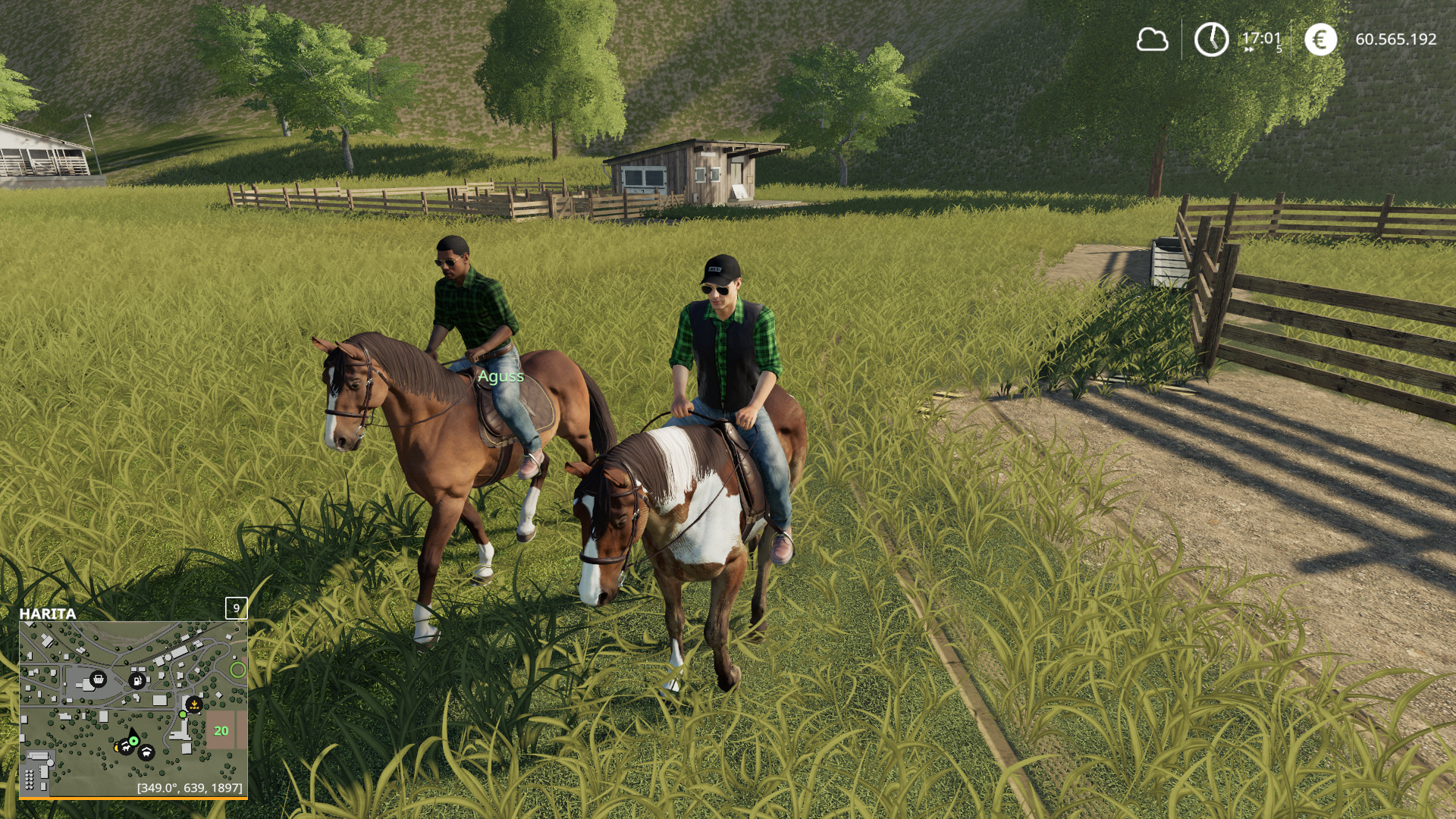1456x819 pixels.
Task: Click the gas station marker on minimap
Action: (136, 680)
